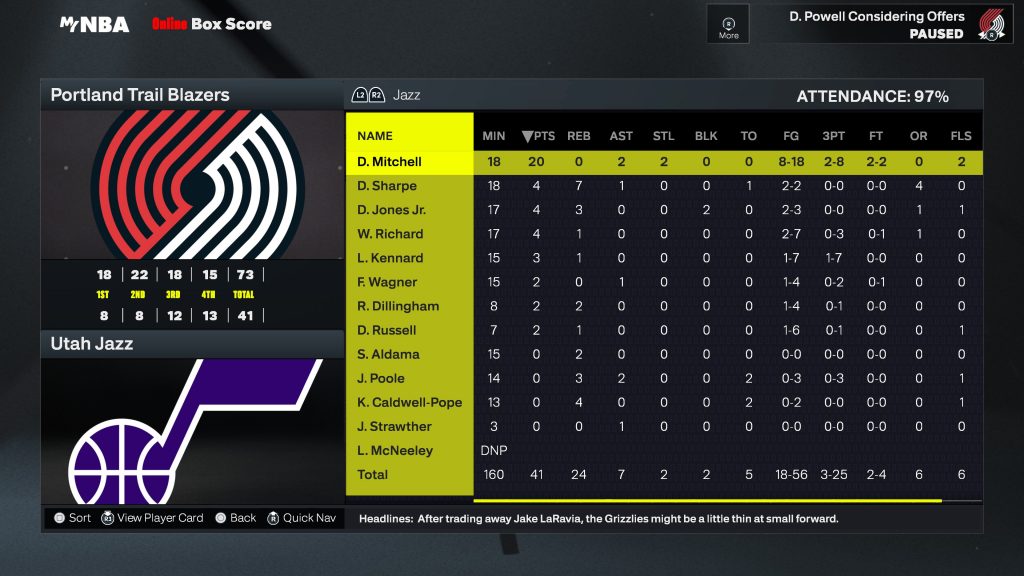Select W. Richard's row
1024x576 pixels.
point(390,234)
